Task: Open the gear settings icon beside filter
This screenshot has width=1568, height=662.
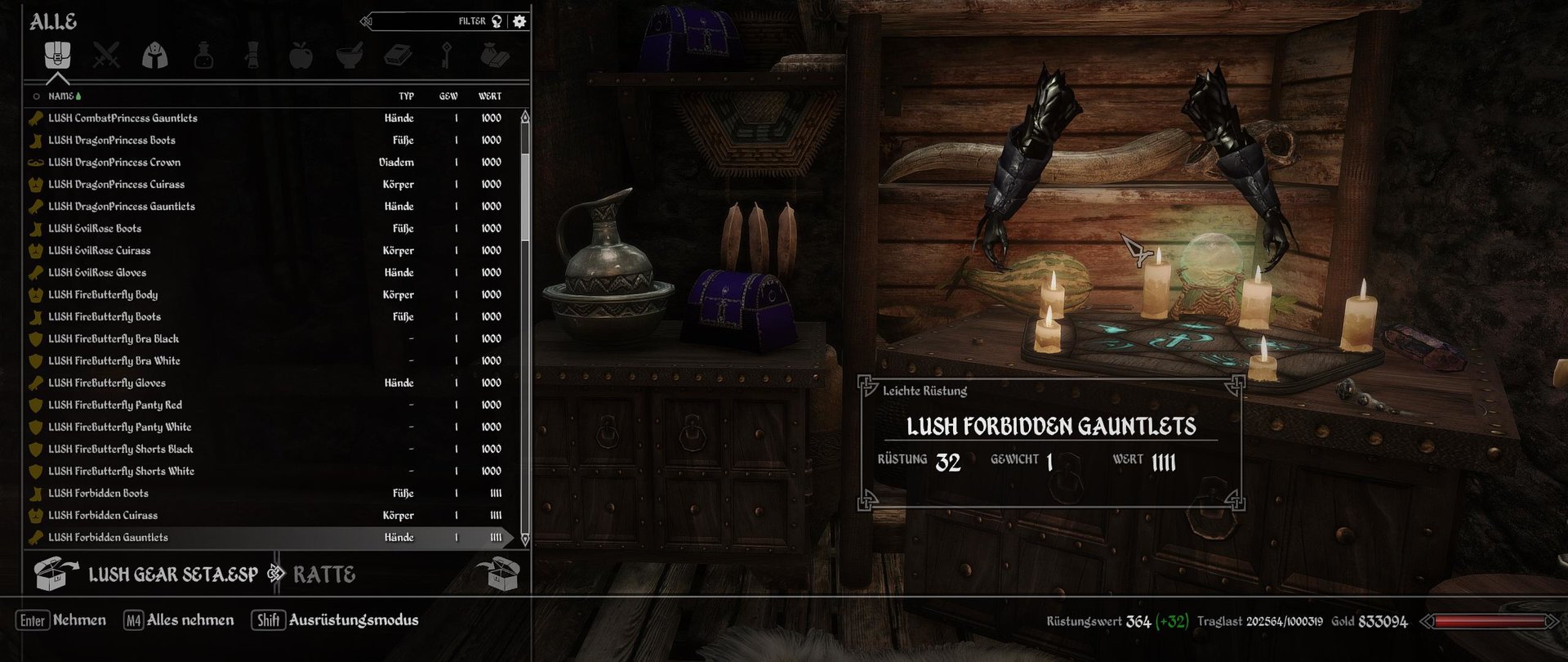Action: pos(519,21)
